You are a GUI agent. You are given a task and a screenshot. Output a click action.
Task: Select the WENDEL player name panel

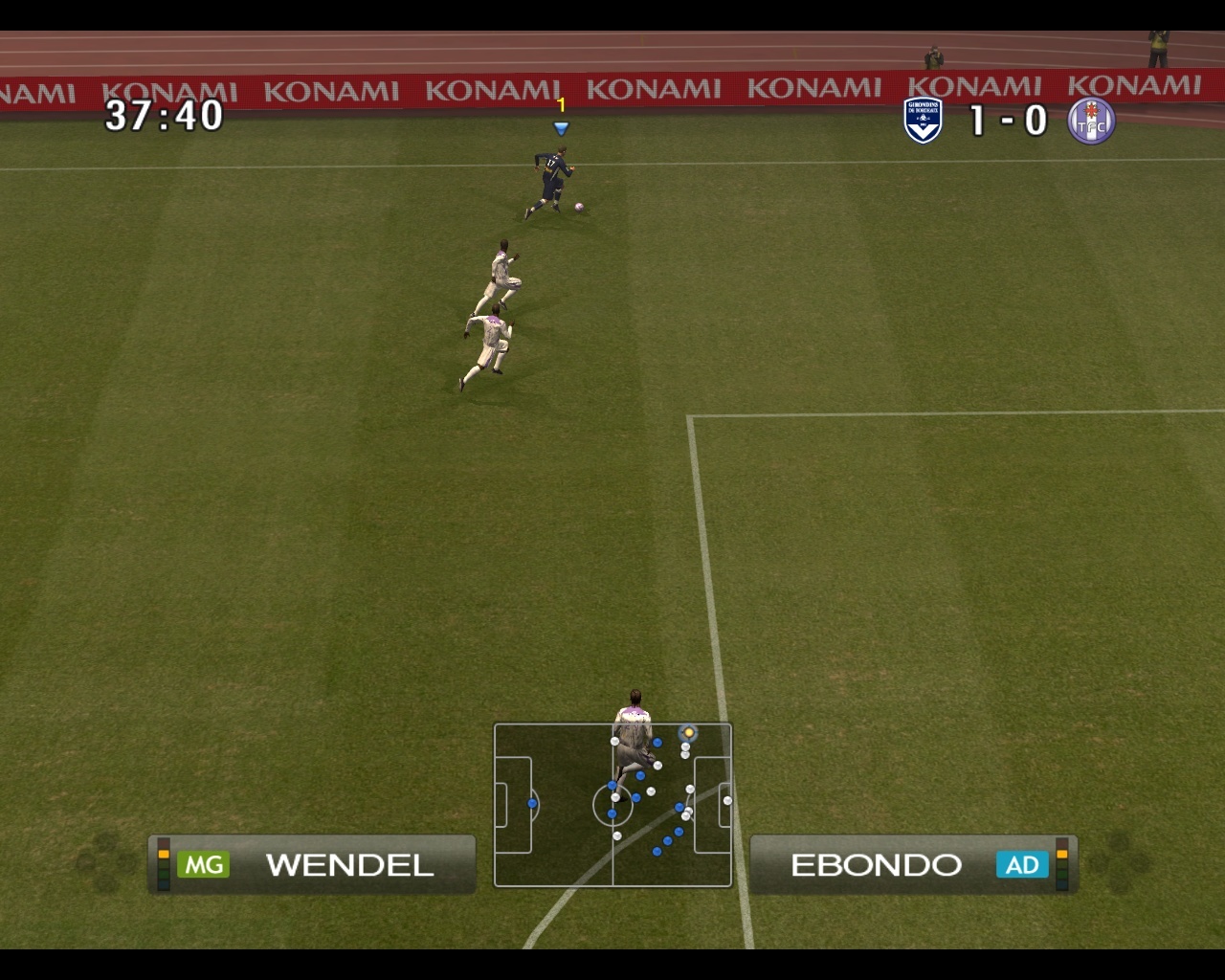pos(313,864)
